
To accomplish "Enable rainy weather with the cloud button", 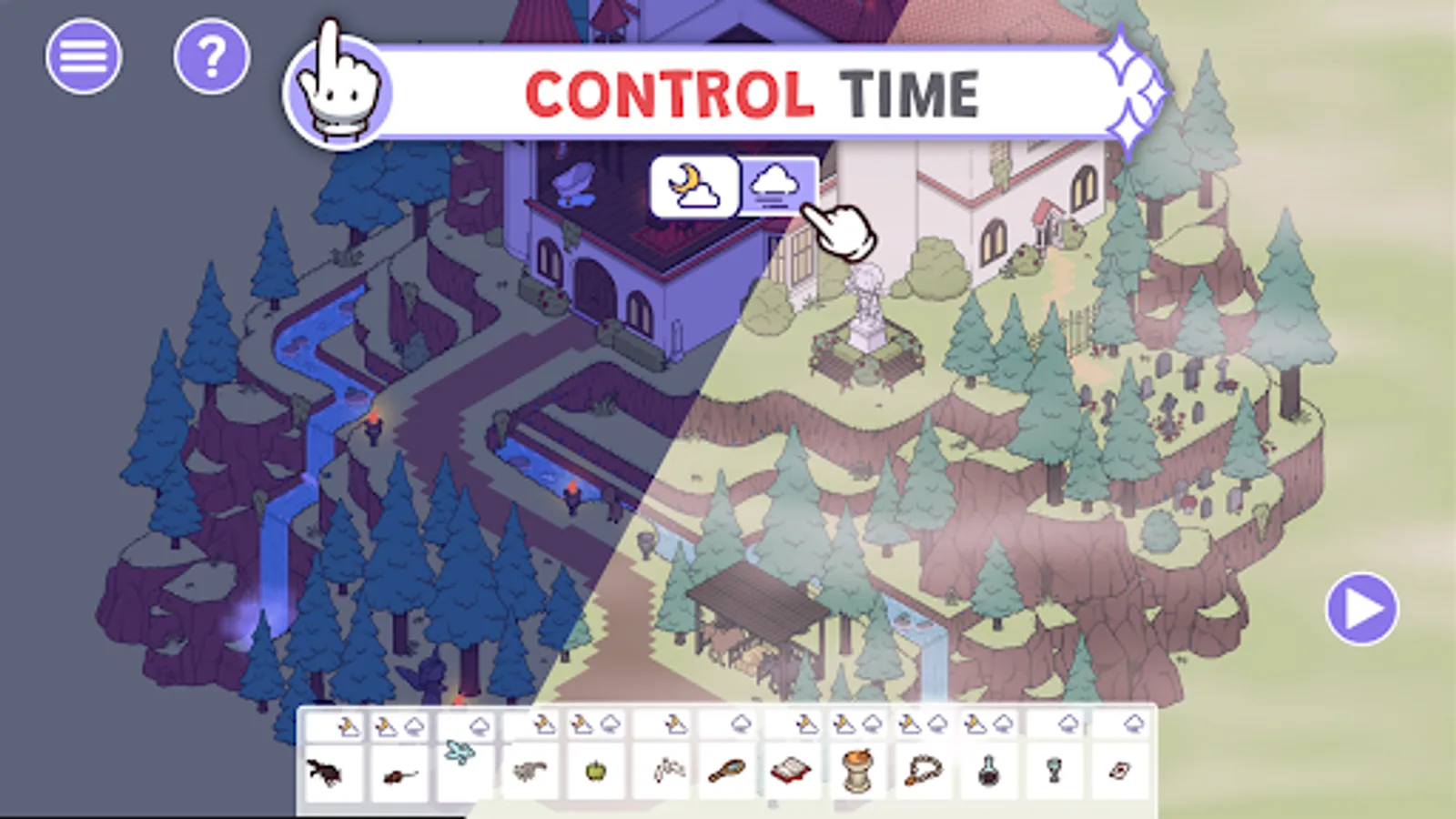I will point(778,187).
